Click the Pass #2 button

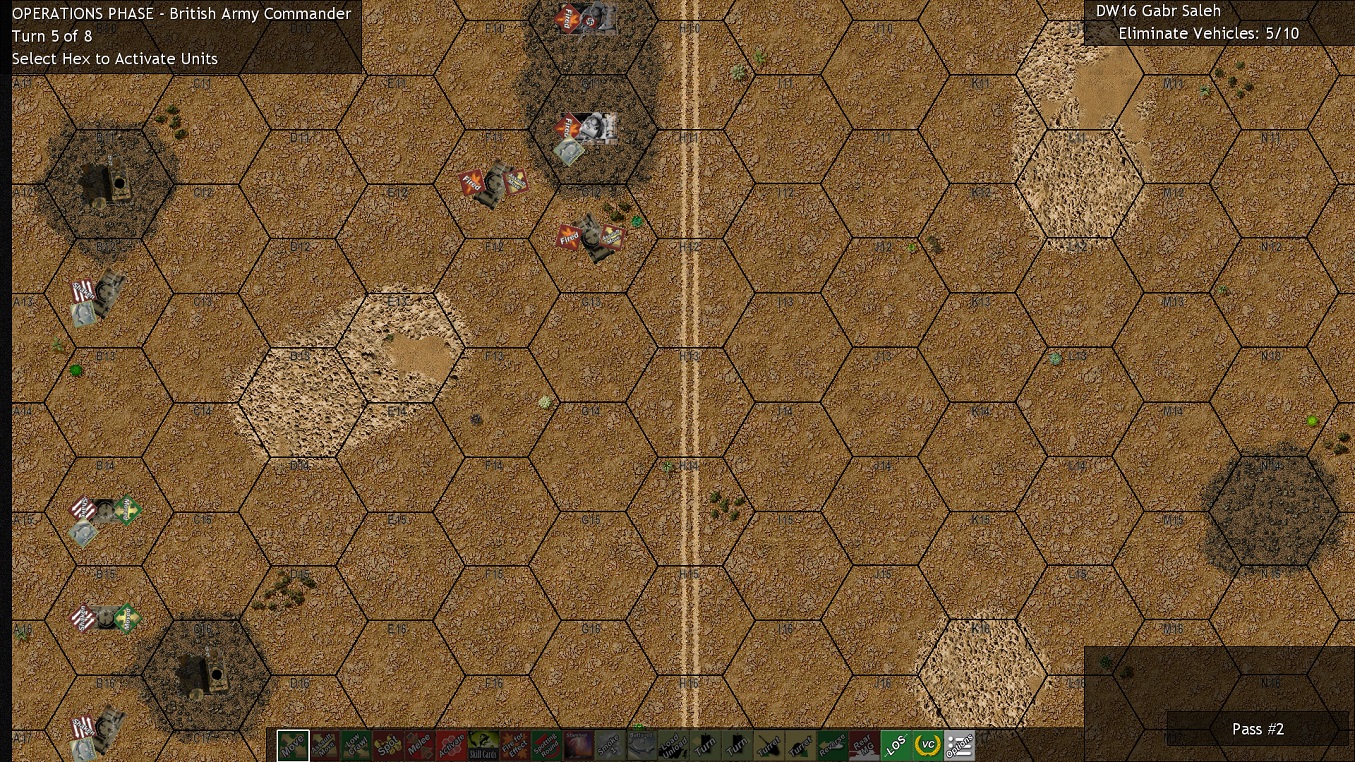pyautogui.click(x=1258, y=729)
